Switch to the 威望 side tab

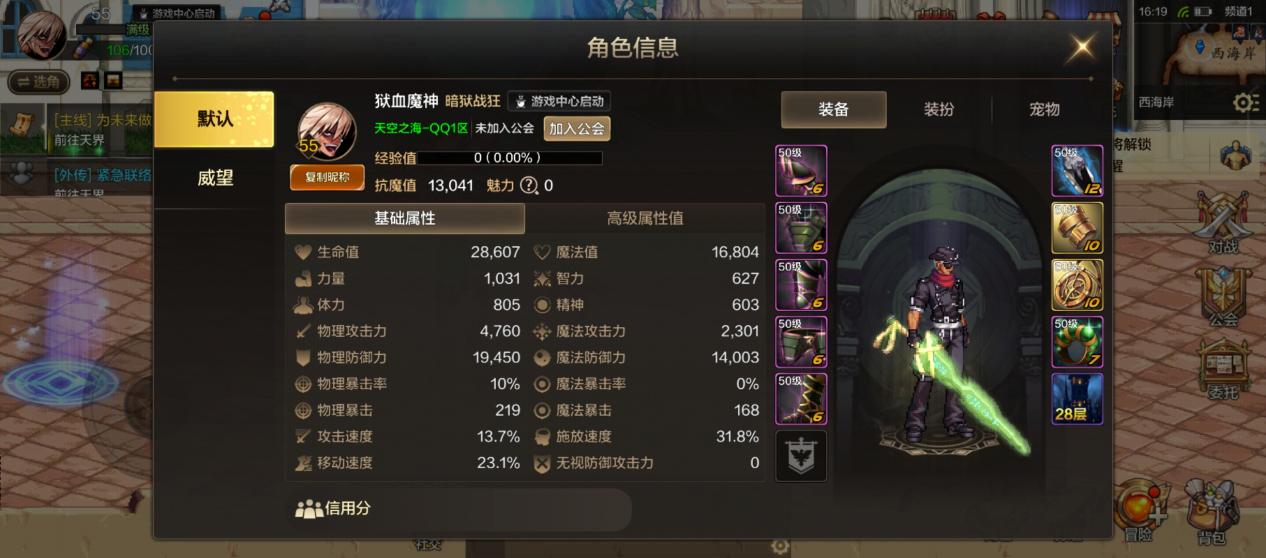pyautogui.click(x=215, y=178)
